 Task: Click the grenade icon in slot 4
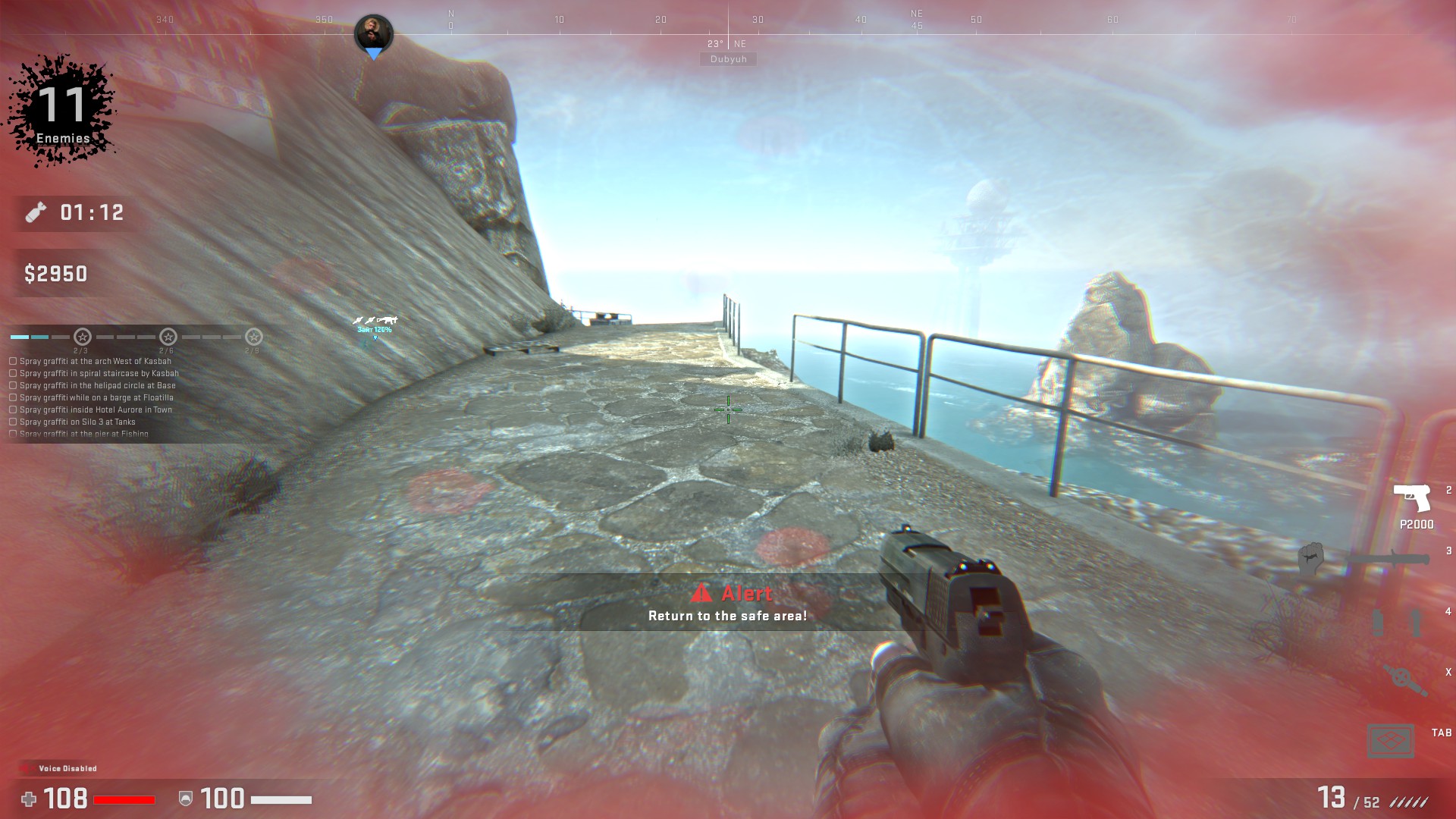[1396, 622]
